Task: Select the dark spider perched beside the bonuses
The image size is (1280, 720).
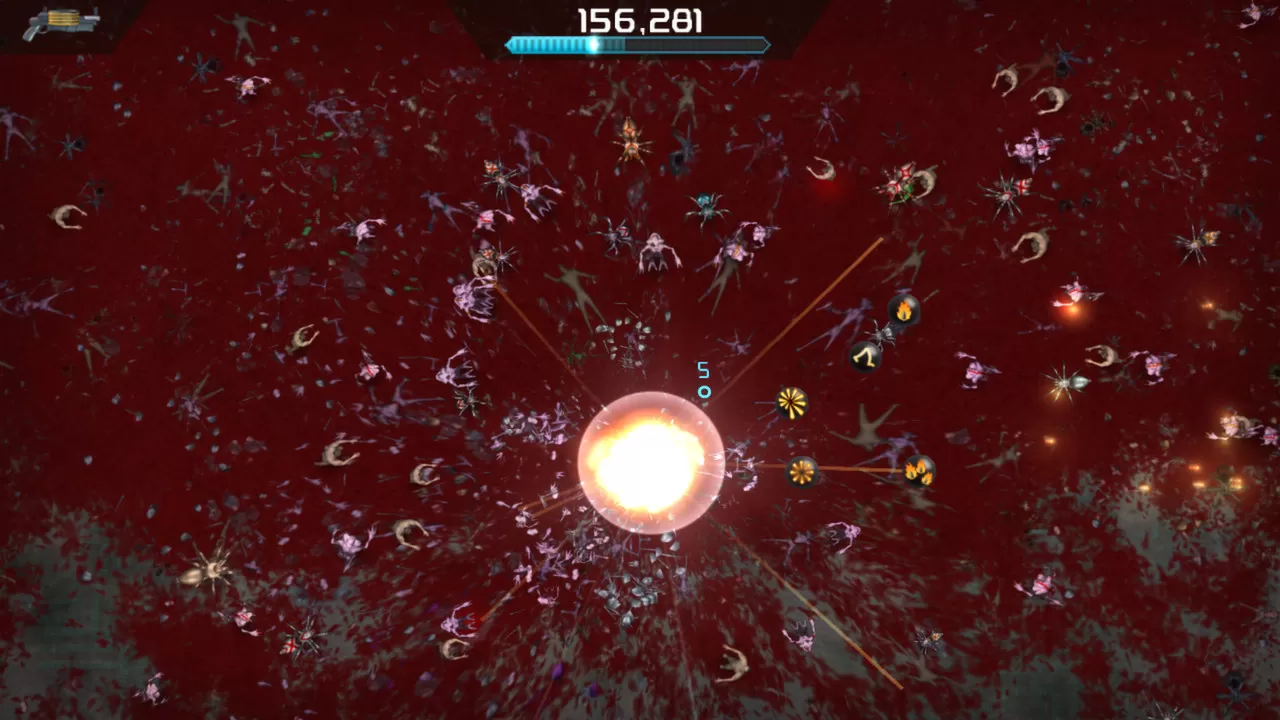Action: (883, 335)
